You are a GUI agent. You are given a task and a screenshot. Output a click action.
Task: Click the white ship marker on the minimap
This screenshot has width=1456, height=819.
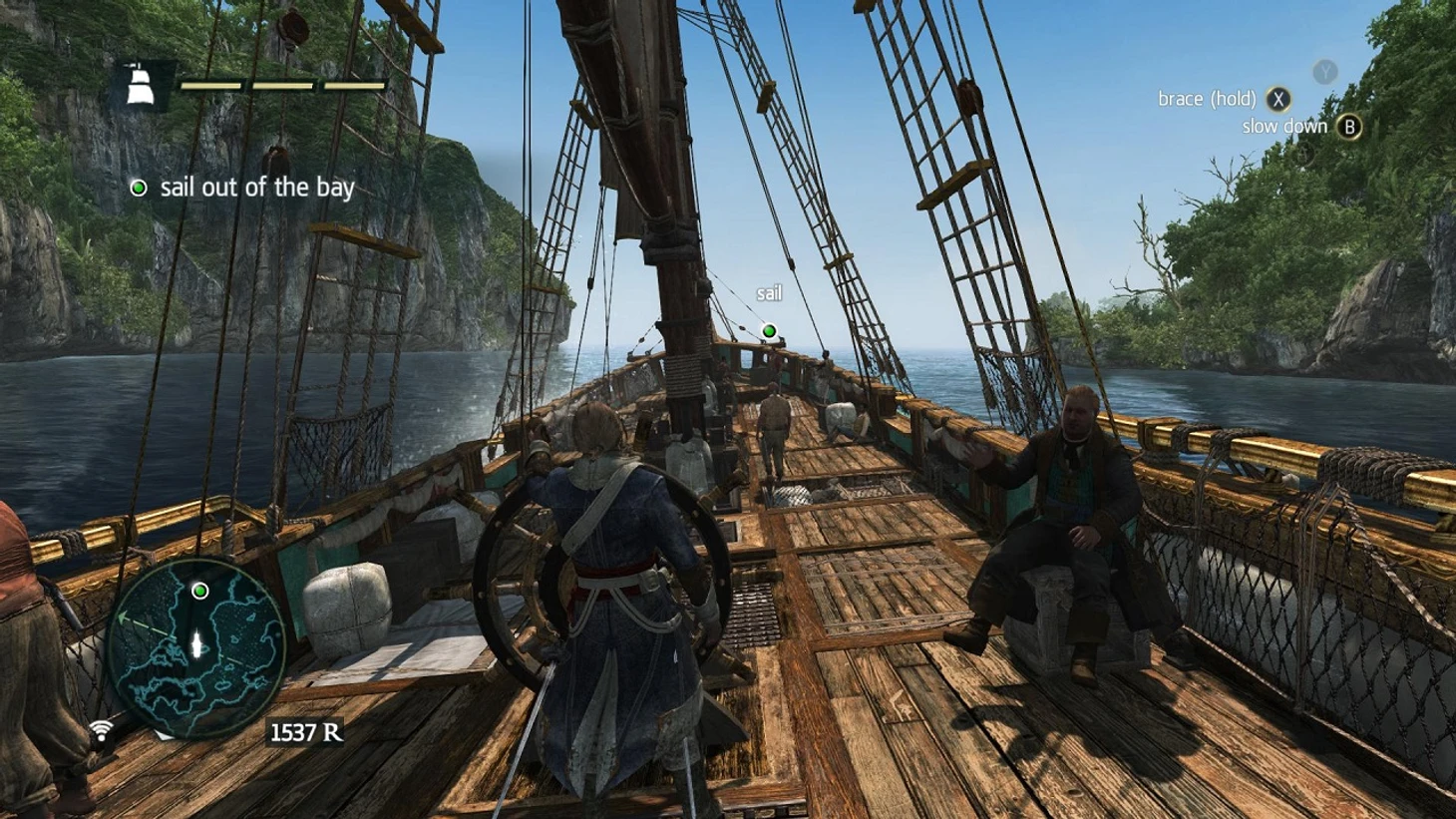[197, 643]
